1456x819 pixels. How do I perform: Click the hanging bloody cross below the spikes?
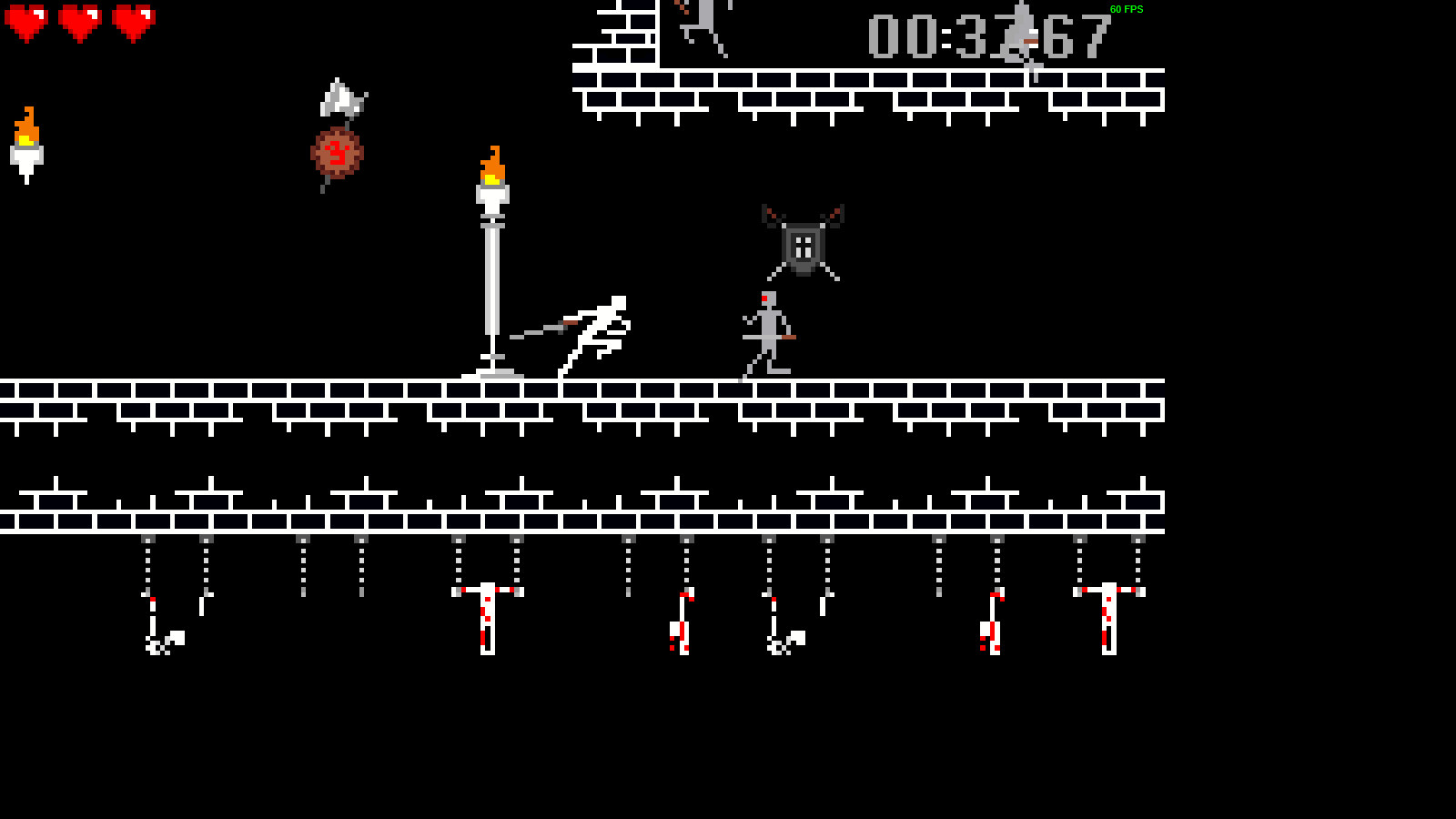point(489,619)
